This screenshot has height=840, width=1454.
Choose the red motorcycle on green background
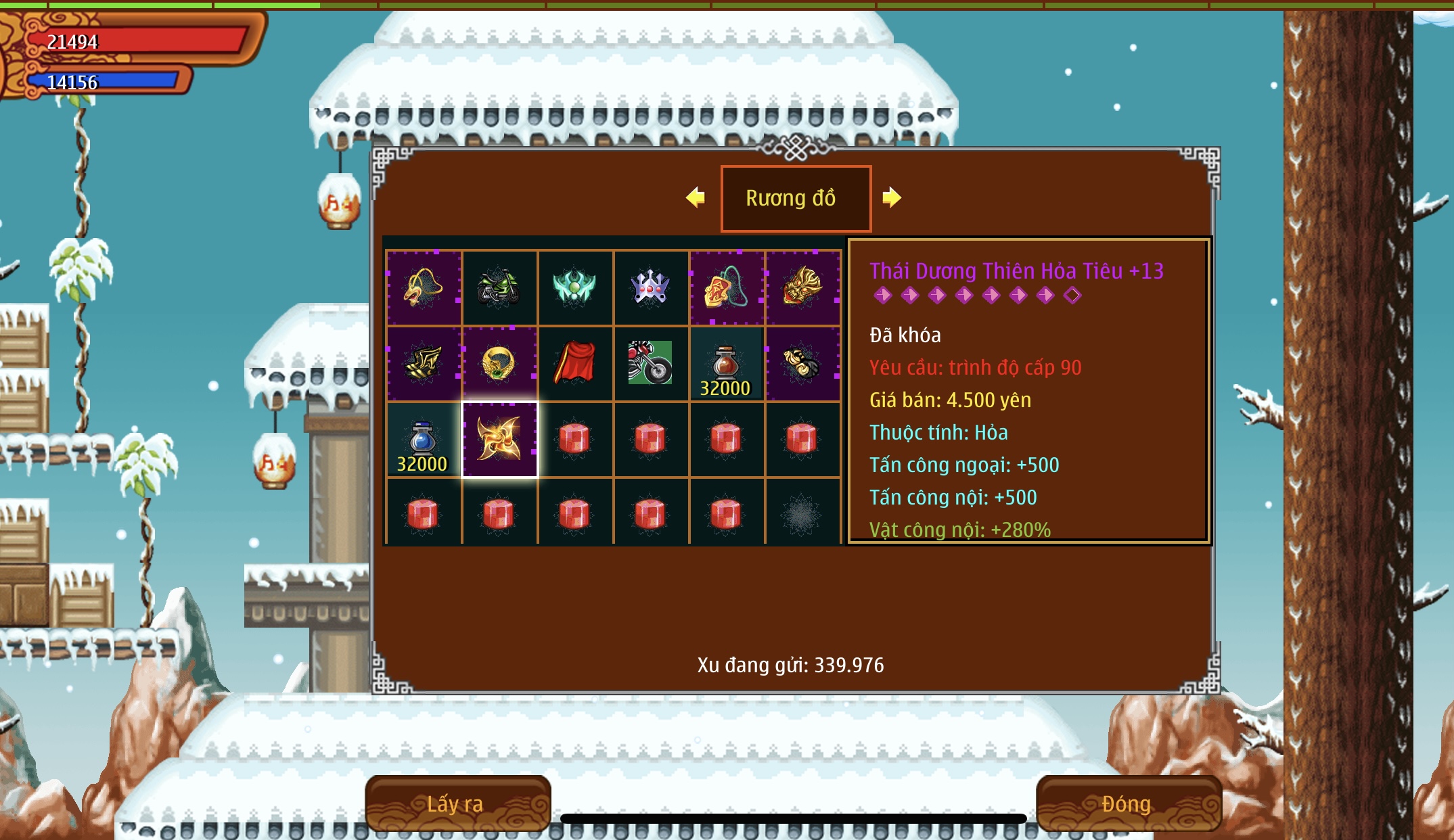tap(650, 364)
